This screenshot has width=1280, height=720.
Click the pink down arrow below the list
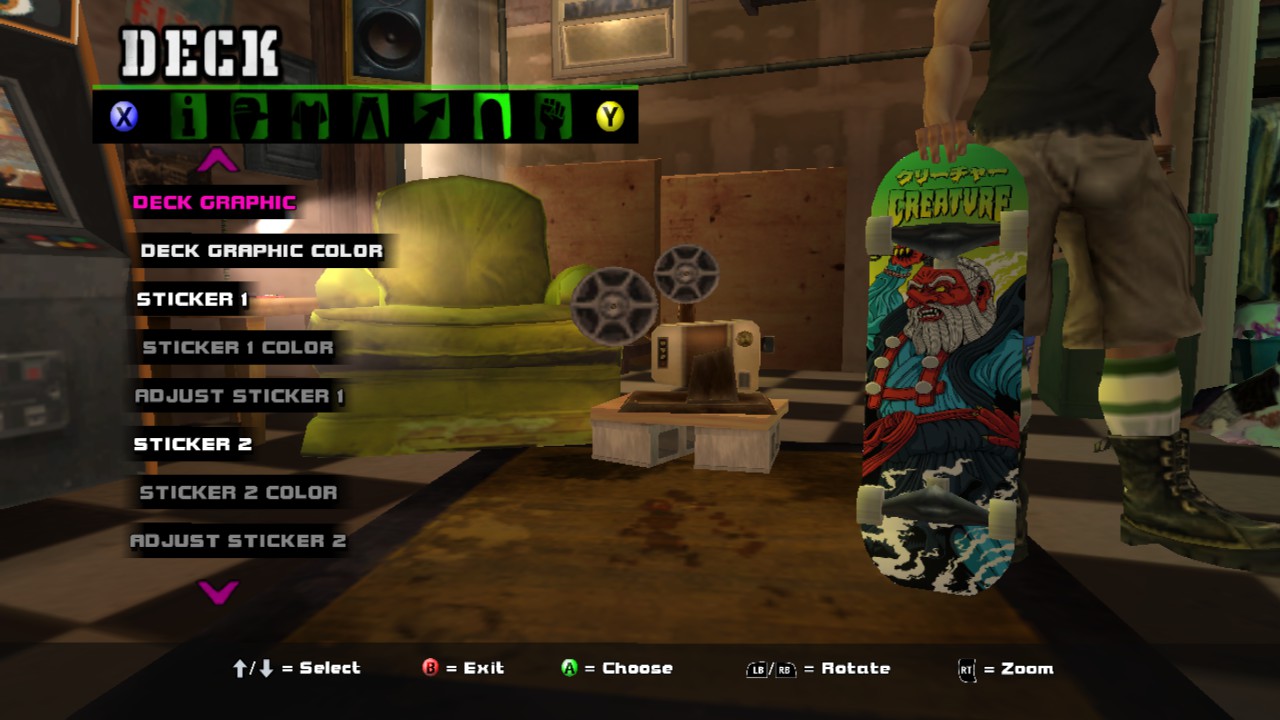(217, 592)
